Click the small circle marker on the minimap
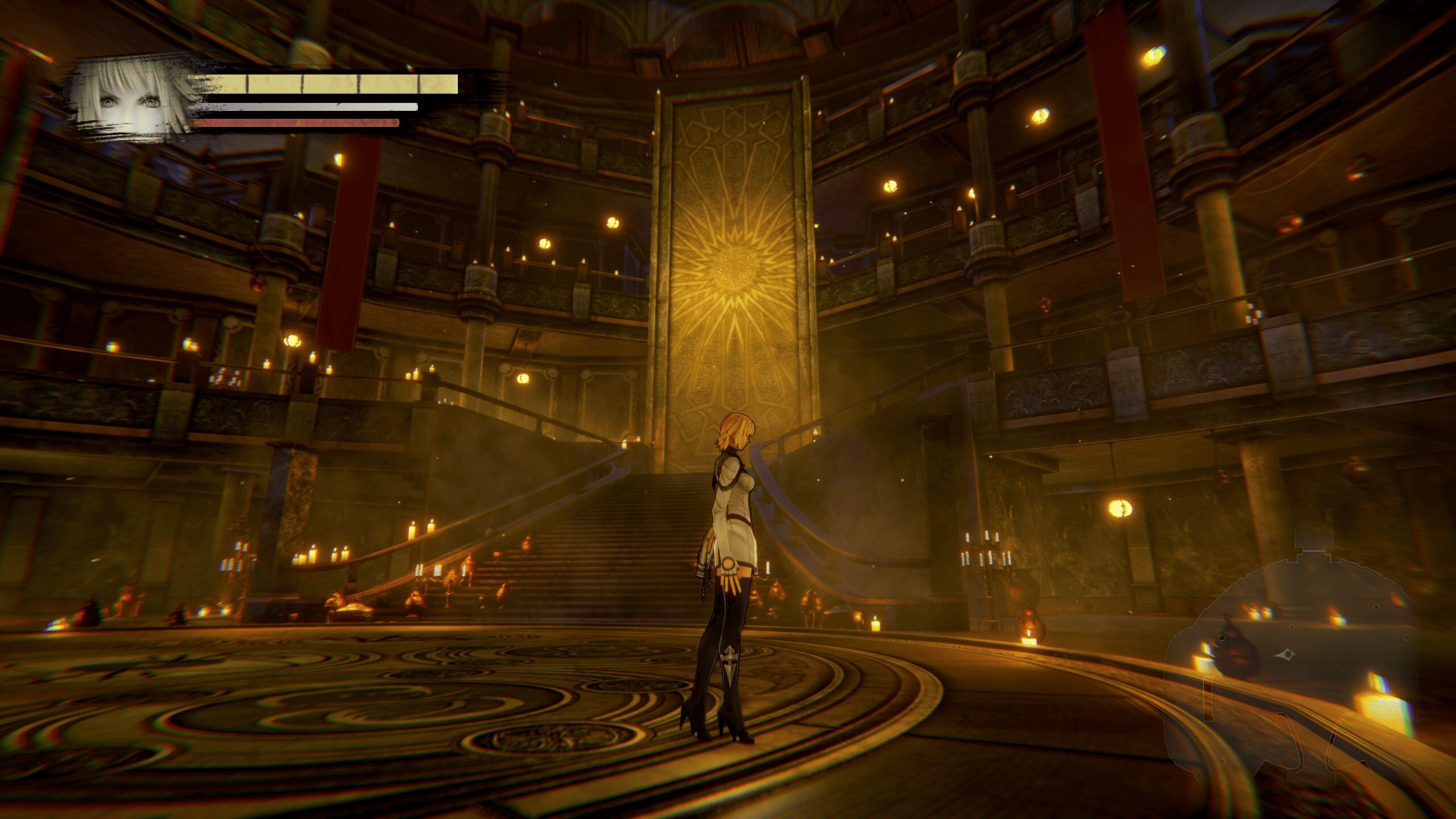Screen dimensions: 1456x819 (x=1291, y=627)
